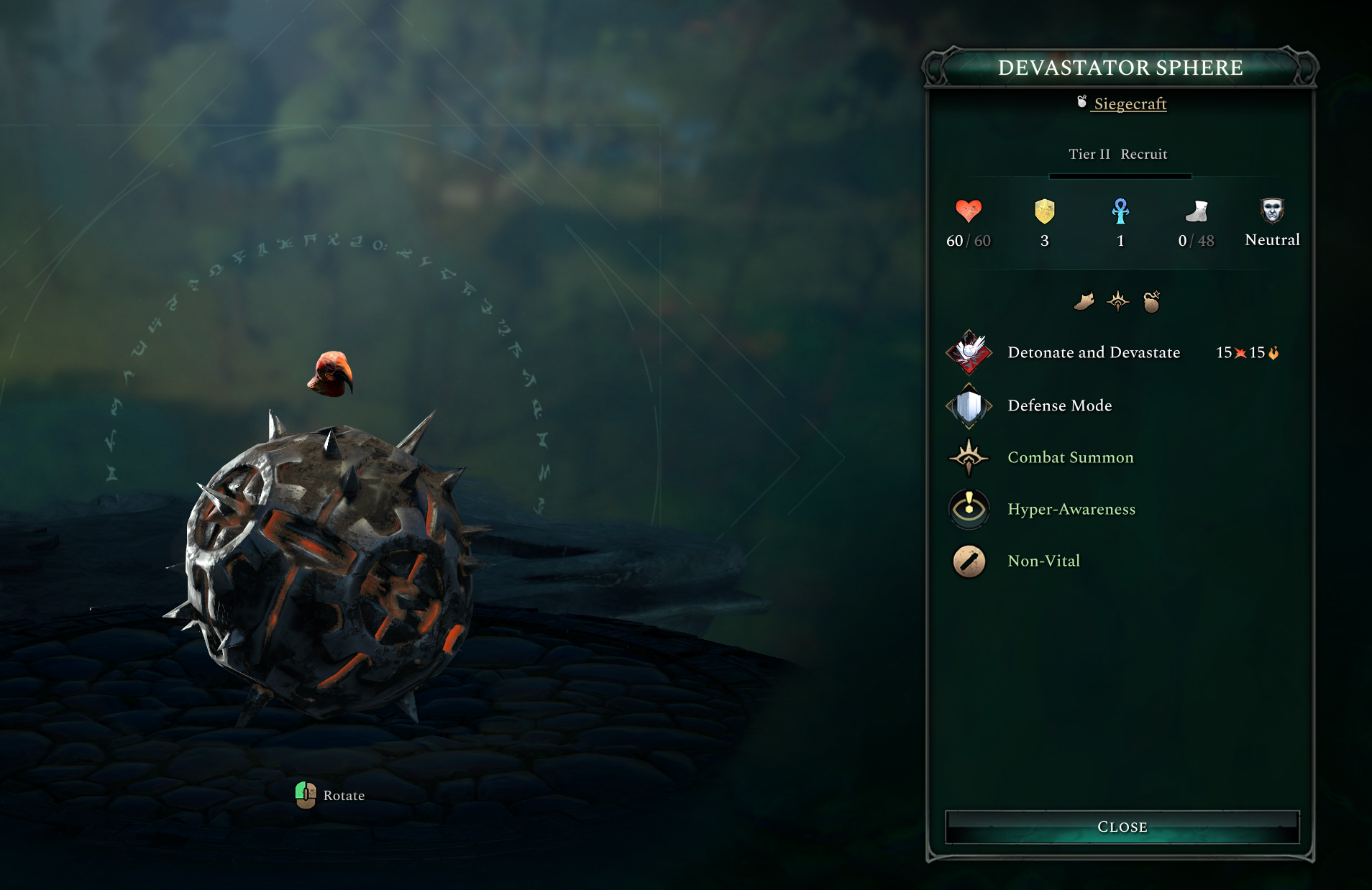Click the Defense Mode shield icon
1372x890 pixels.
pyautogui.click(x=969, y=405)
